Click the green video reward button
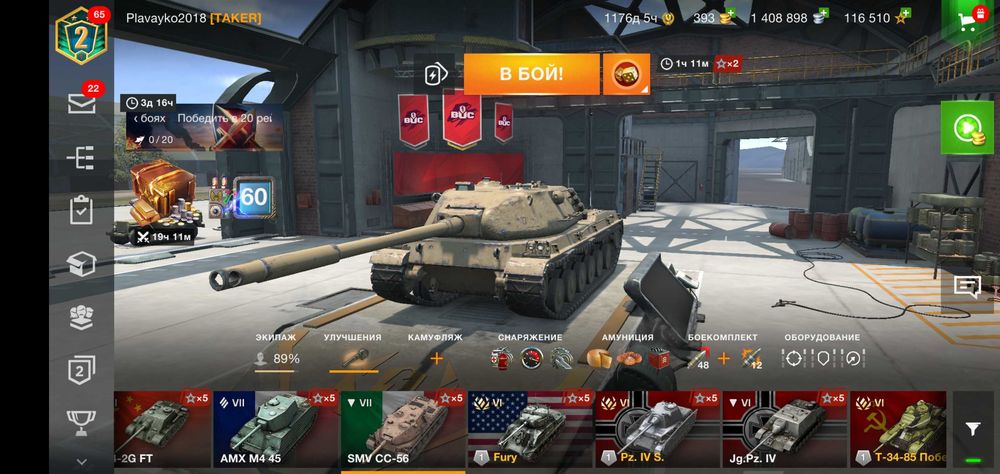1000x474 pixels. click(966, 128)
